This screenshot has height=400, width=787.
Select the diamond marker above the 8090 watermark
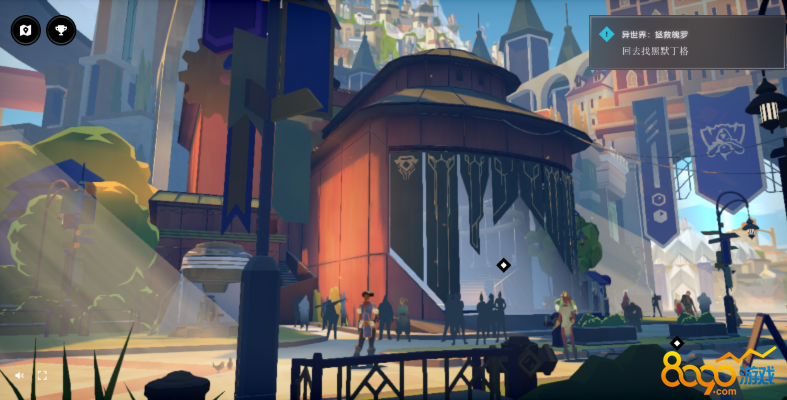click(677, 343)
